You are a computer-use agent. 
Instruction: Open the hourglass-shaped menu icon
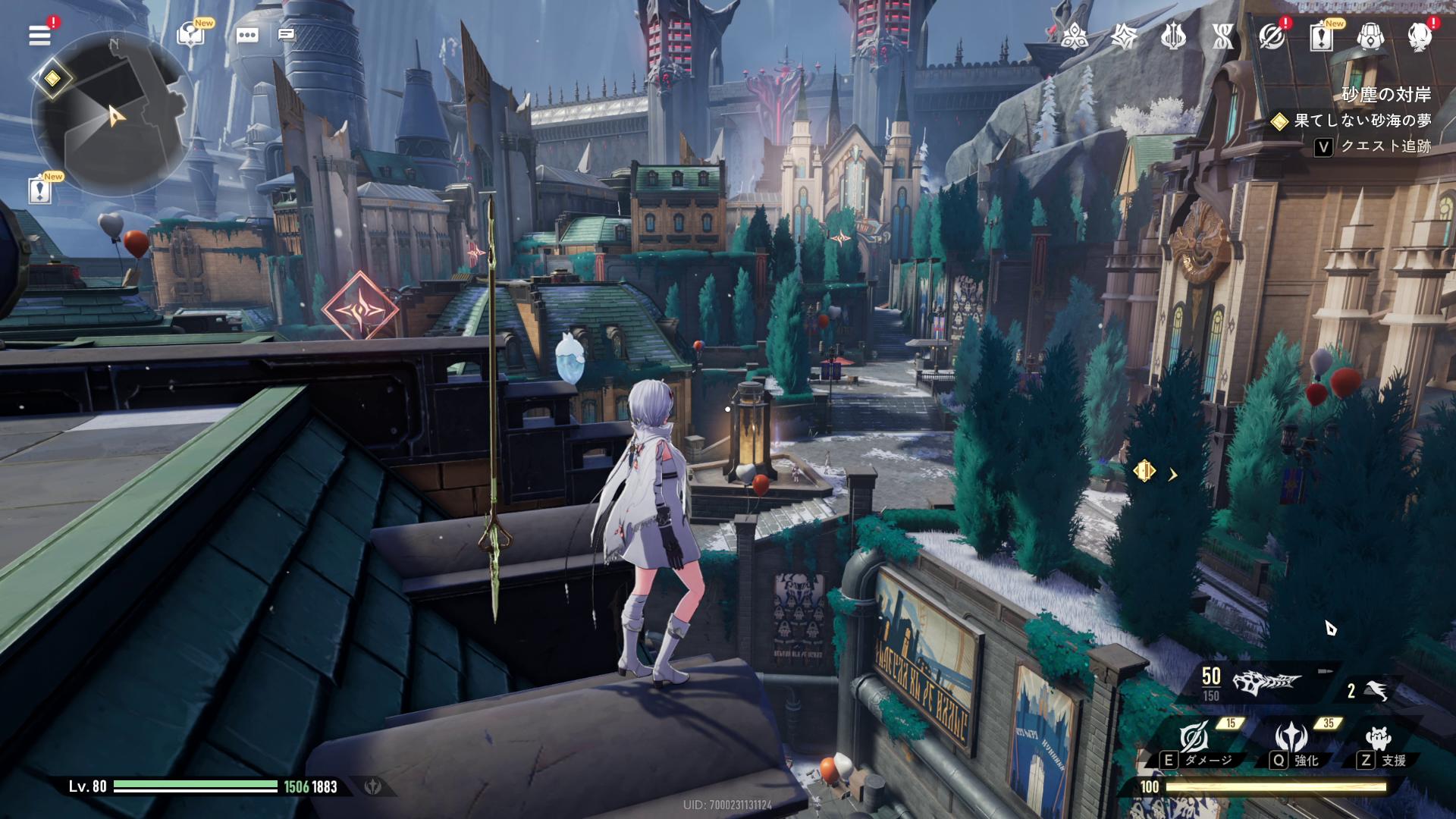1222,36
